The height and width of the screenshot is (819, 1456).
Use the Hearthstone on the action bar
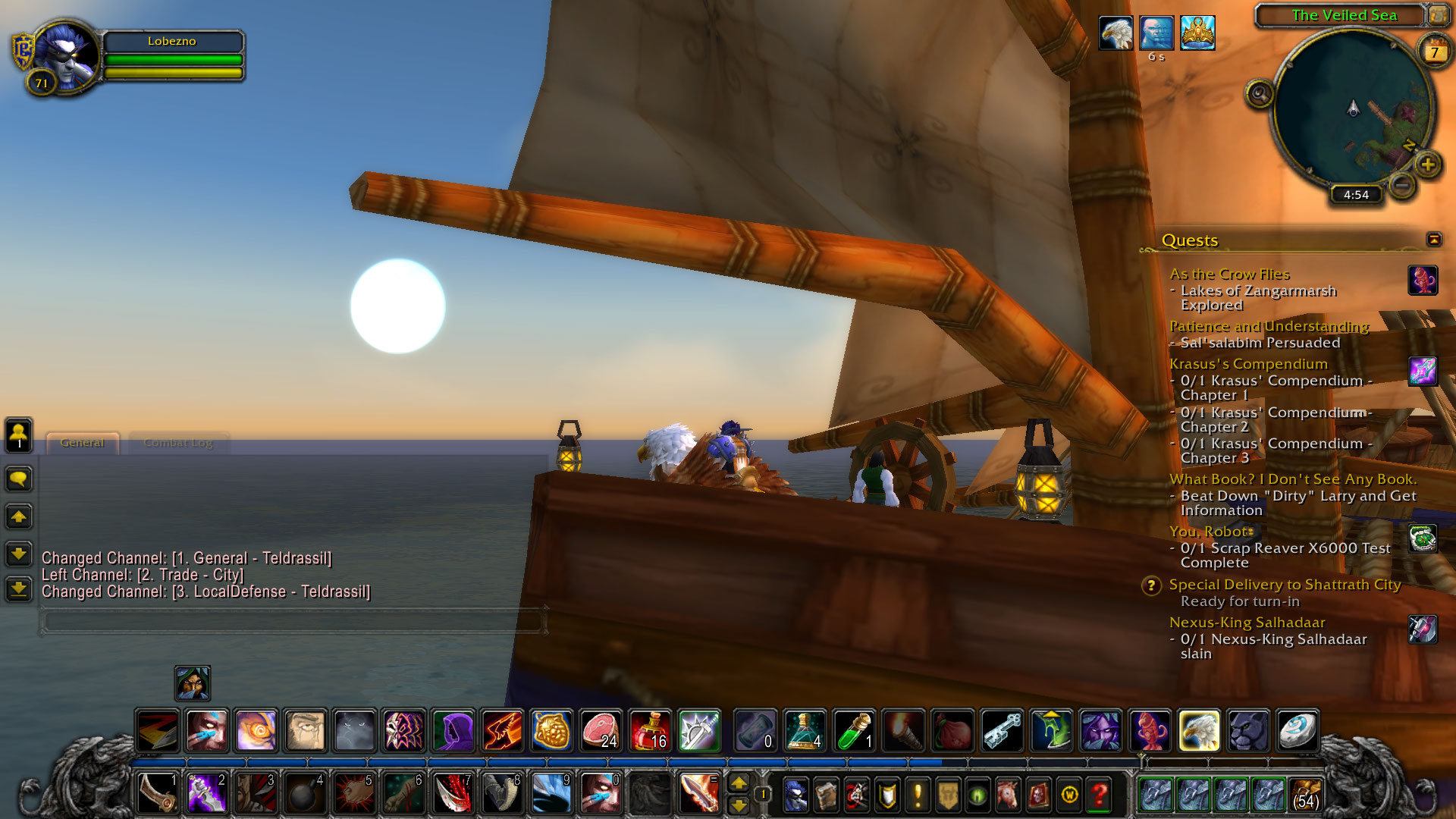(x=1298, y=730)
